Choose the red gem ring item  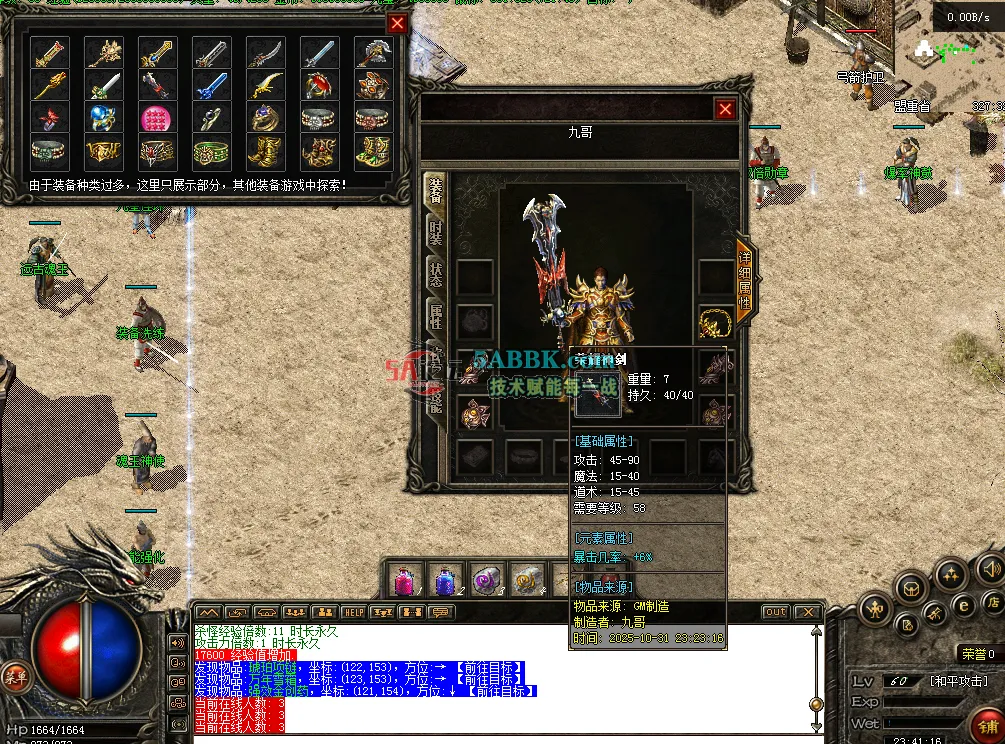point(318,86)
